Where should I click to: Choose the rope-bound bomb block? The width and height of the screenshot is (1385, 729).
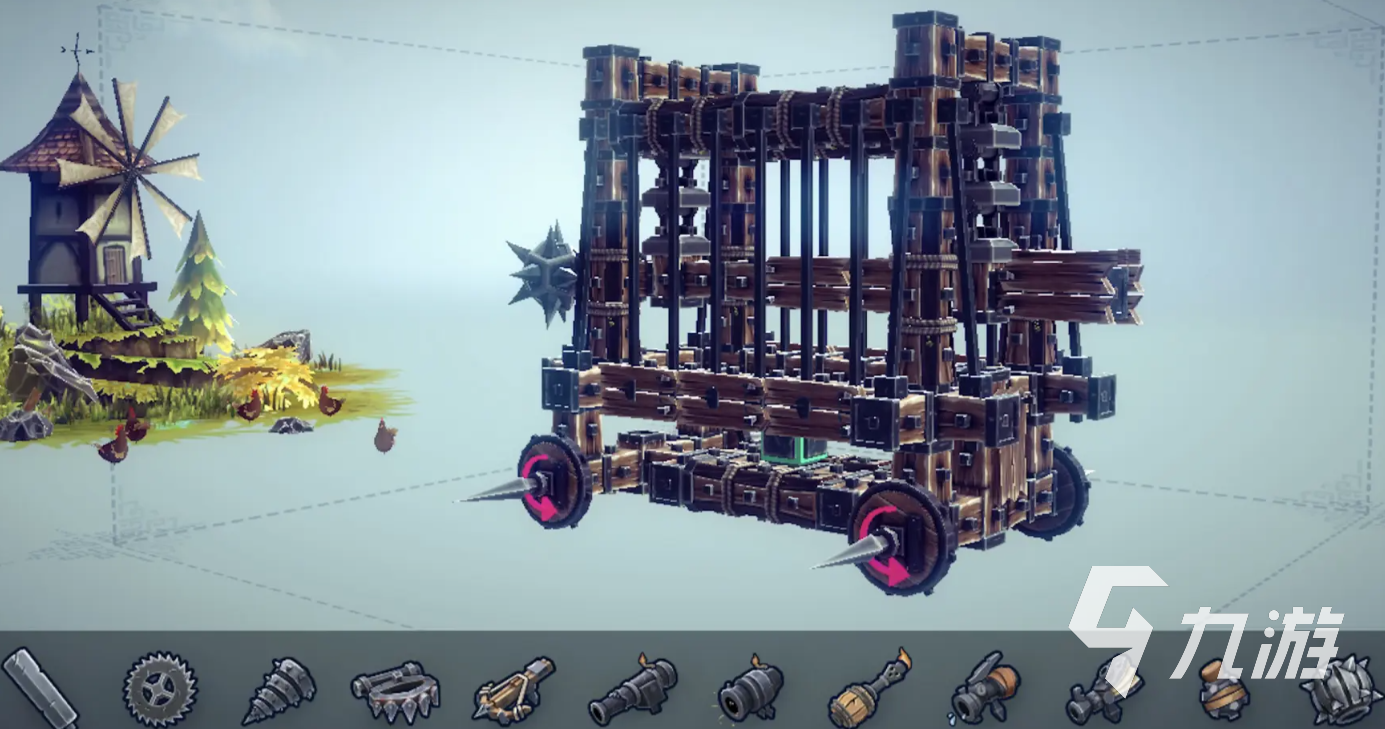pos(1223,690)
